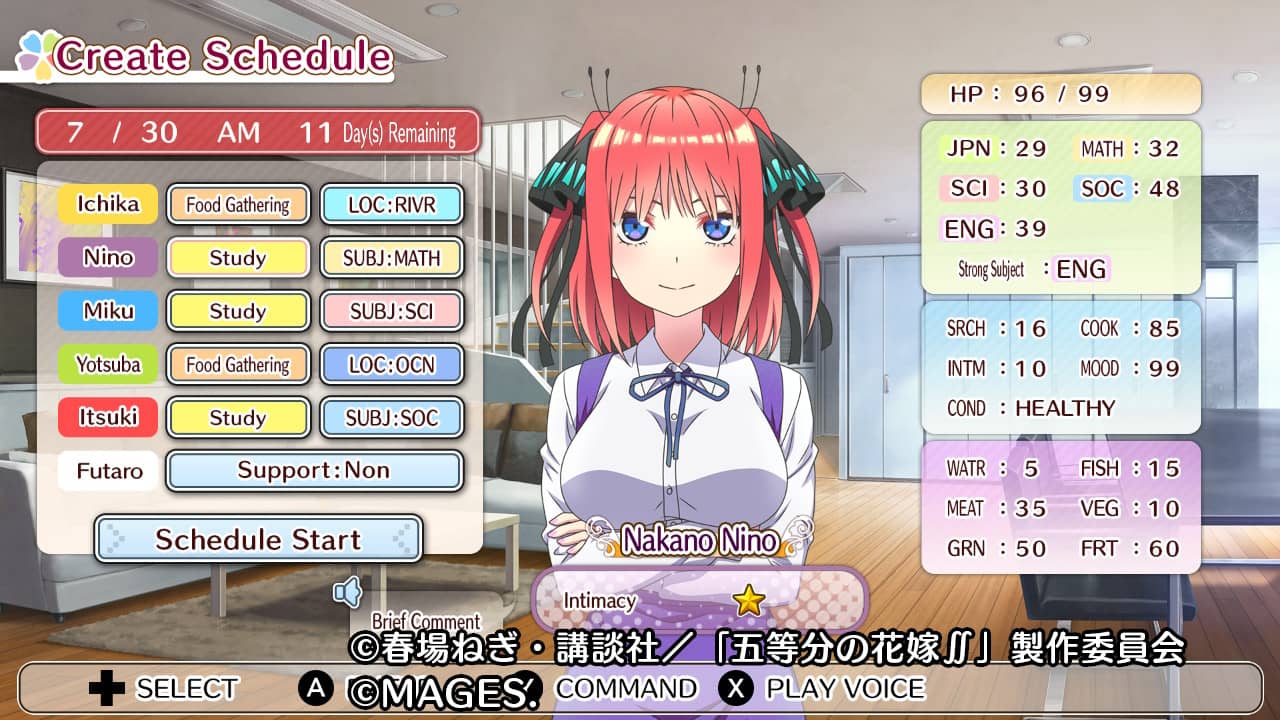Change Itsuki's SUBJ:SOC subject
1280x720 pixels.
392,417
